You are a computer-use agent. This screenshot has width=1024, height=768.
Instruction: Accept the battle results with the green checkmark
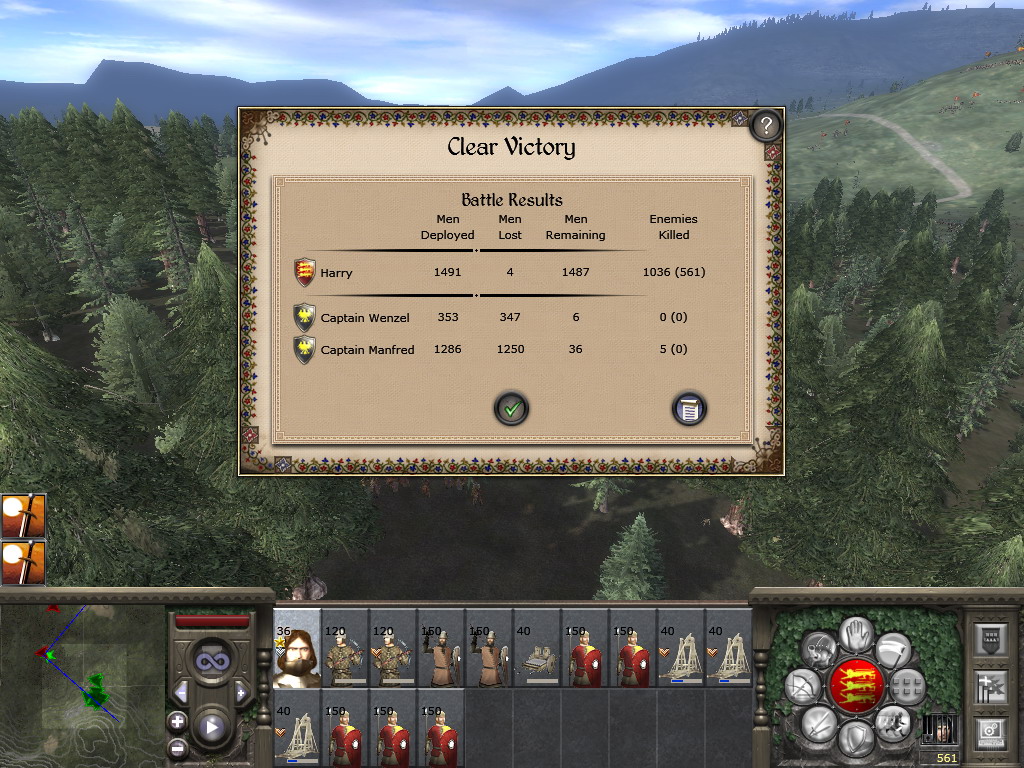click(x=511, y=408)
